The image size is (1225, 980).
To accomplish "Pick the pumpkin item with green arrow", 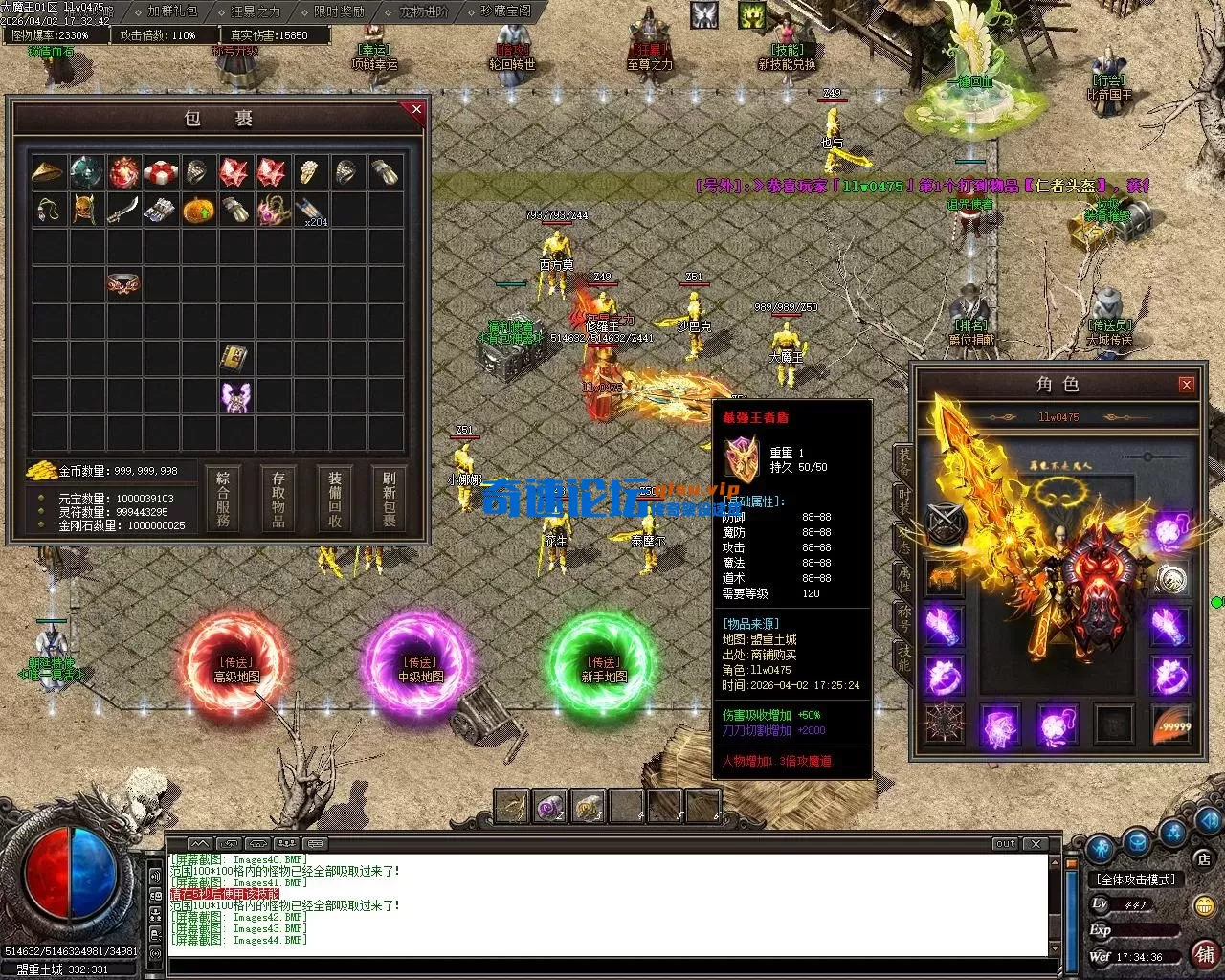I will click(x=198, y=210).
